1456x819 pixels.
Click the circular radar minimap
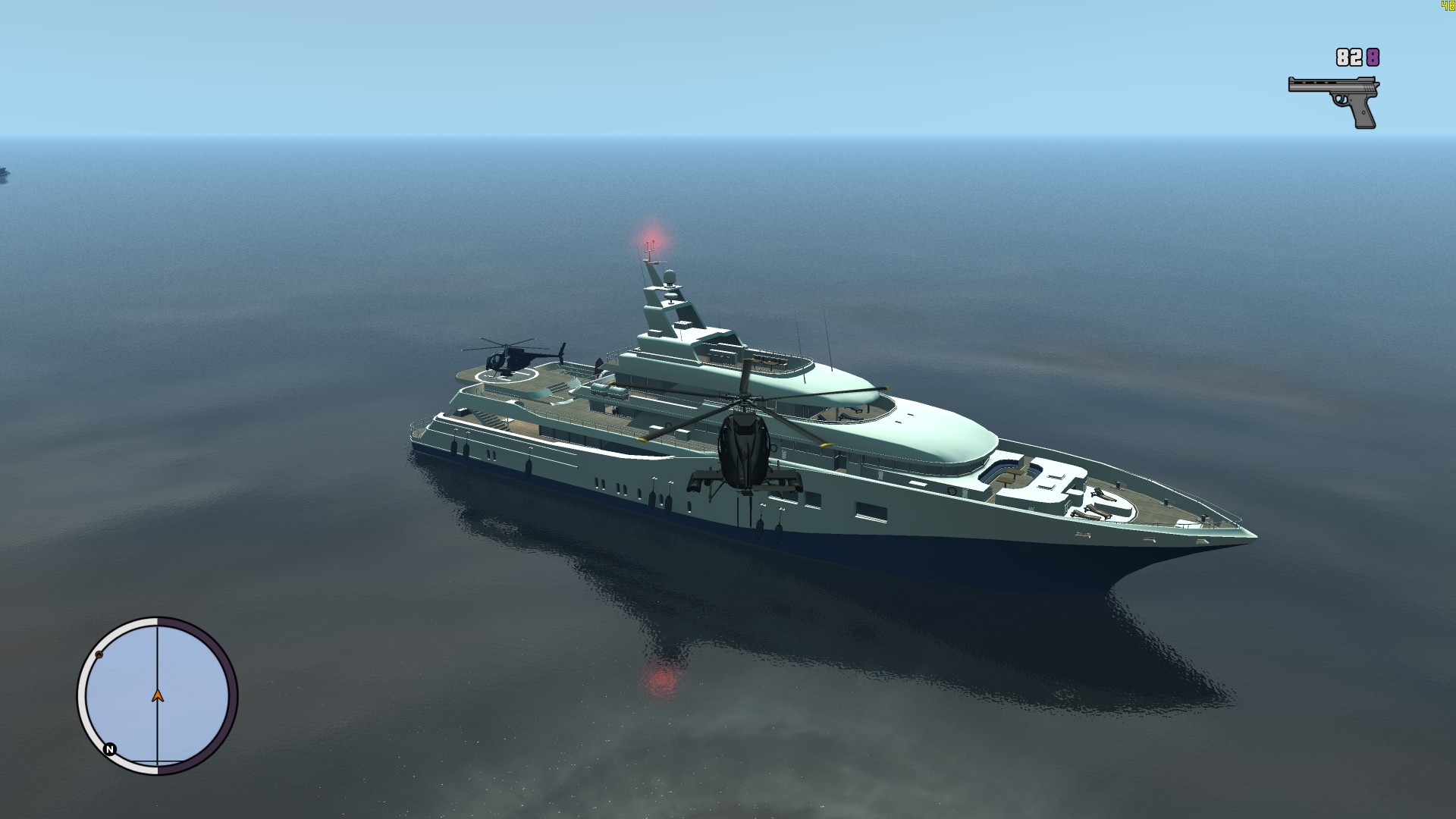(157, 695)
